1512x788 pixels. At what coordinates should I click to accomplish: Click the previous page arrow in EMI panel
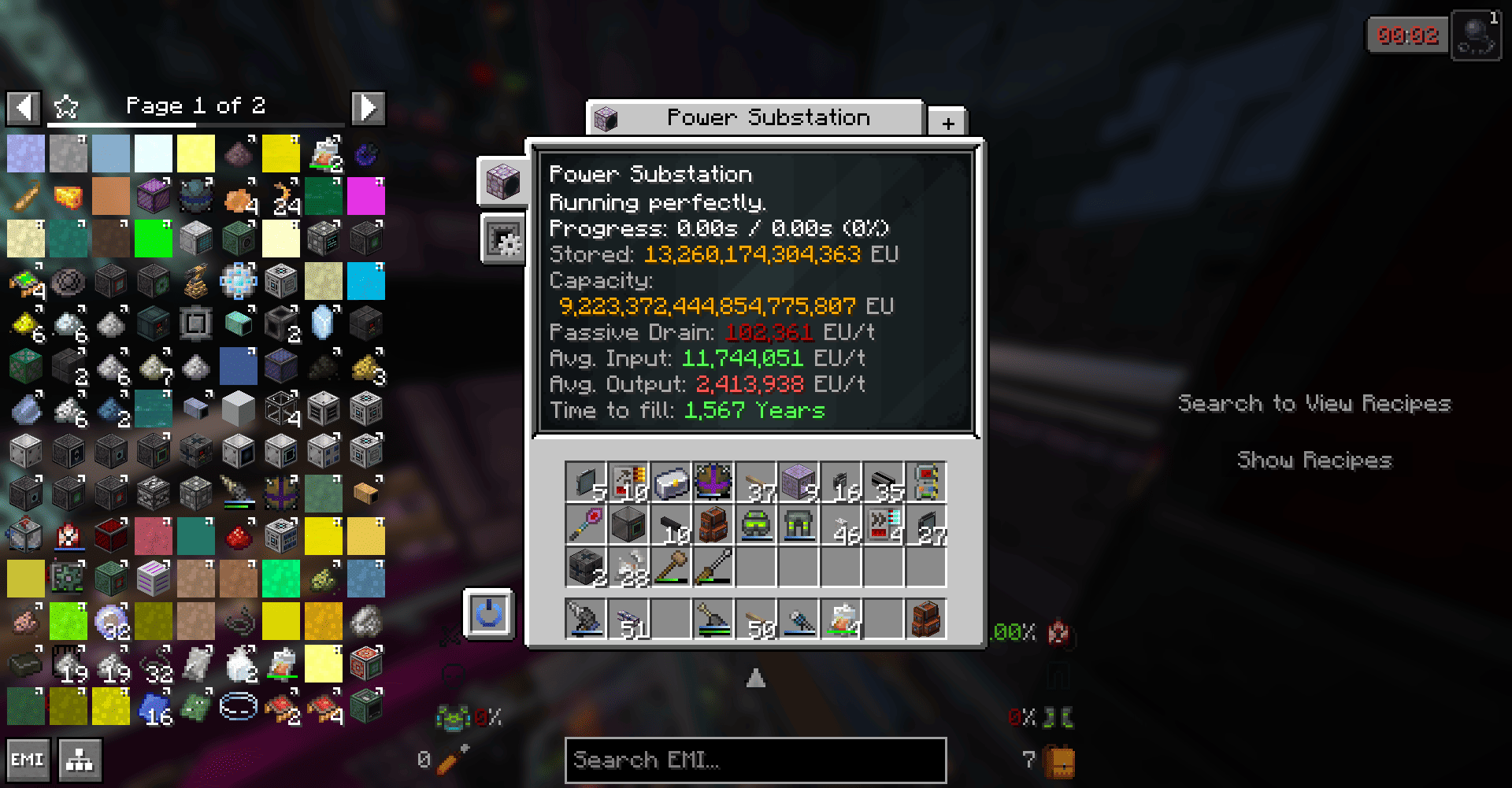pos(24,107)
